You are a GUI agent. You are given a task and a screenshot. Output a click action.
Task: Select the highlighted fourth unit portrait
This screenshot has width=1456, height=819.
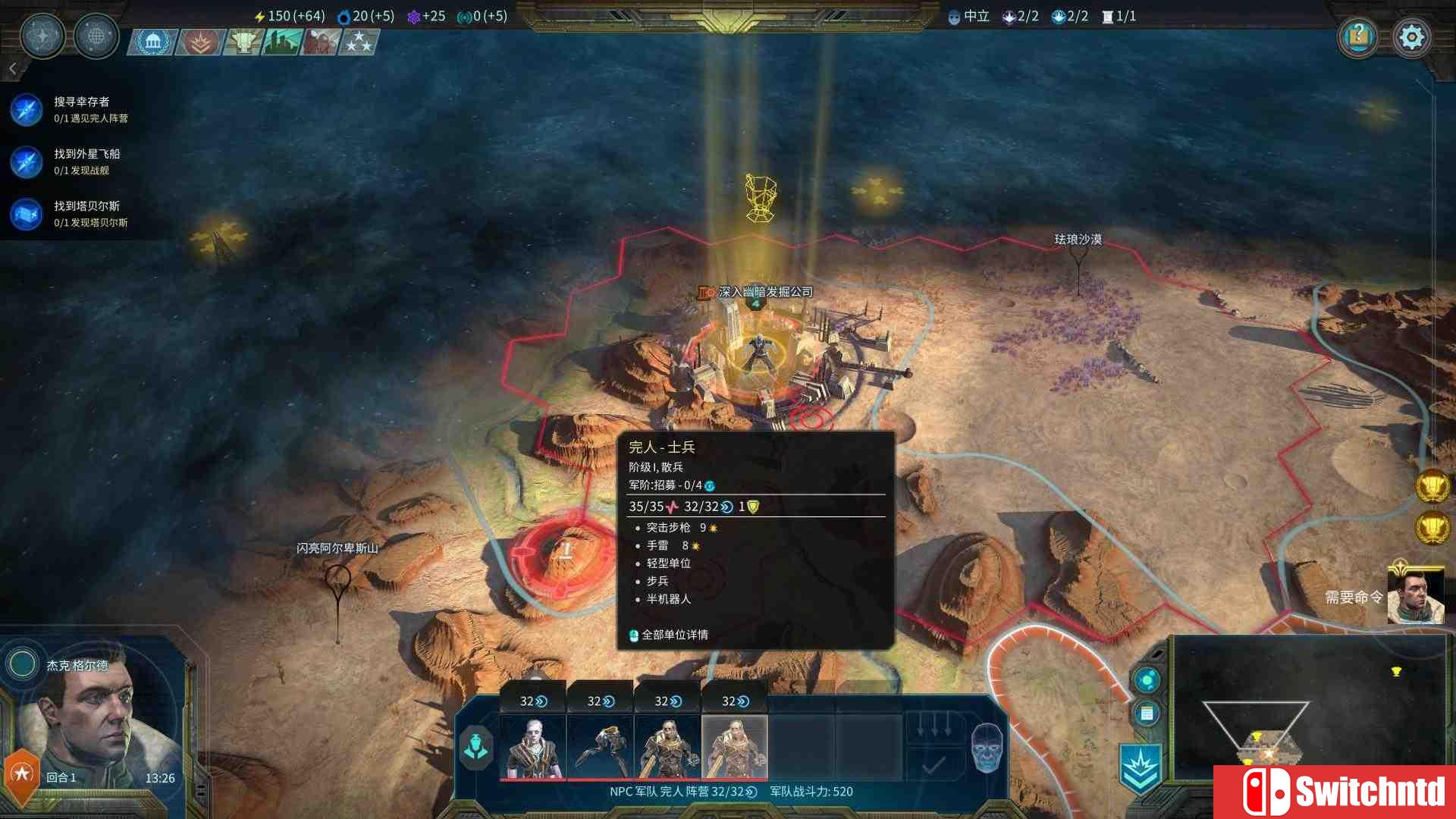point(733,747)
